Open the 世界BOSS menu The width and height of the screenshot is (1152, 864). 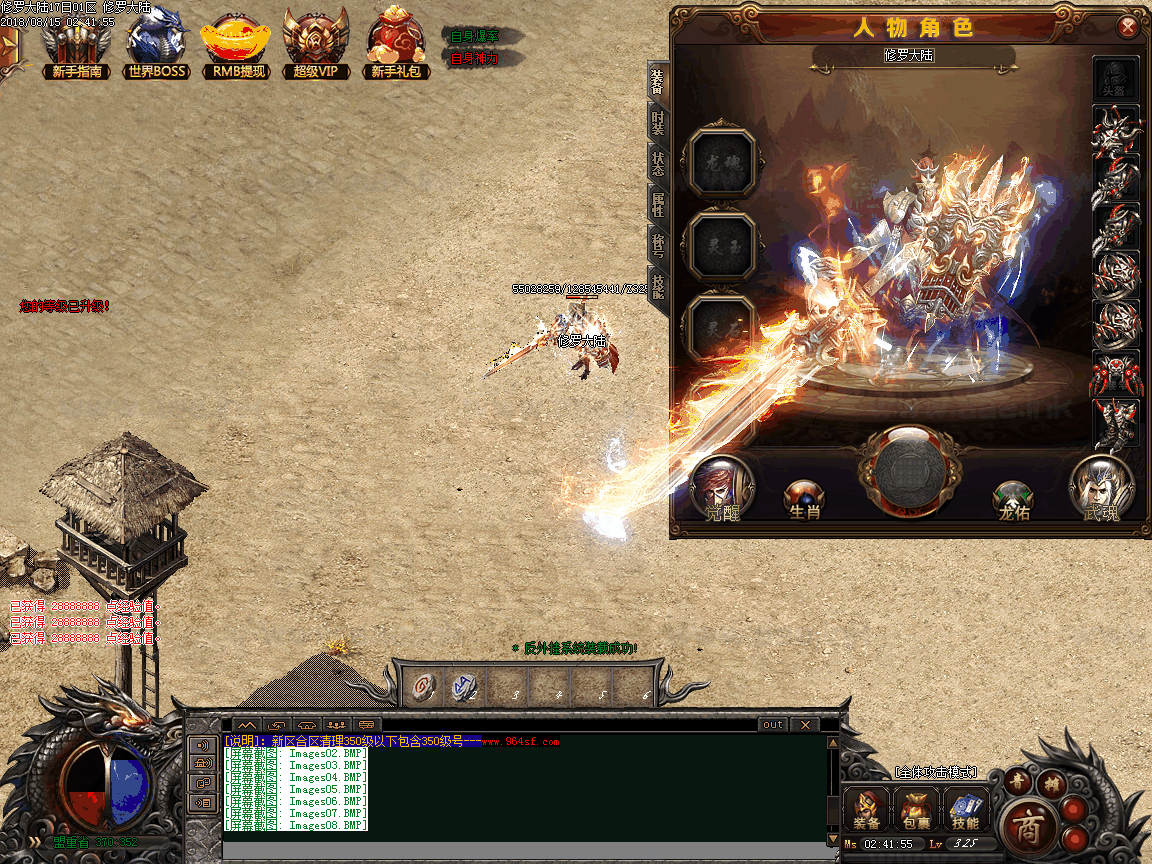(158, 44)
